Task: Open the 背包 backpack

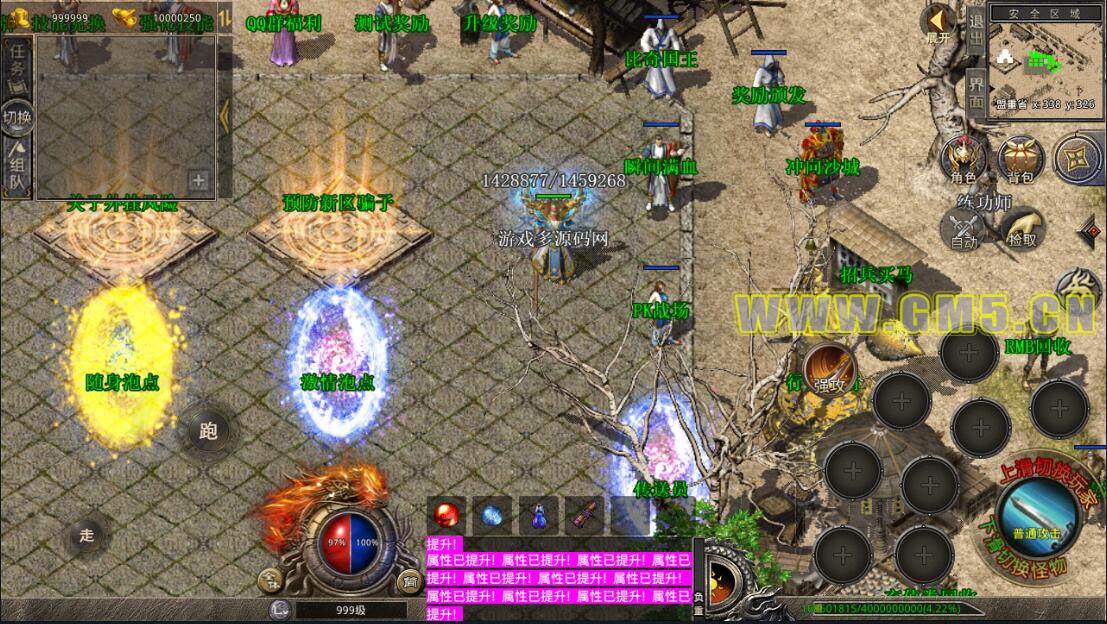Action: point(1021,160)
